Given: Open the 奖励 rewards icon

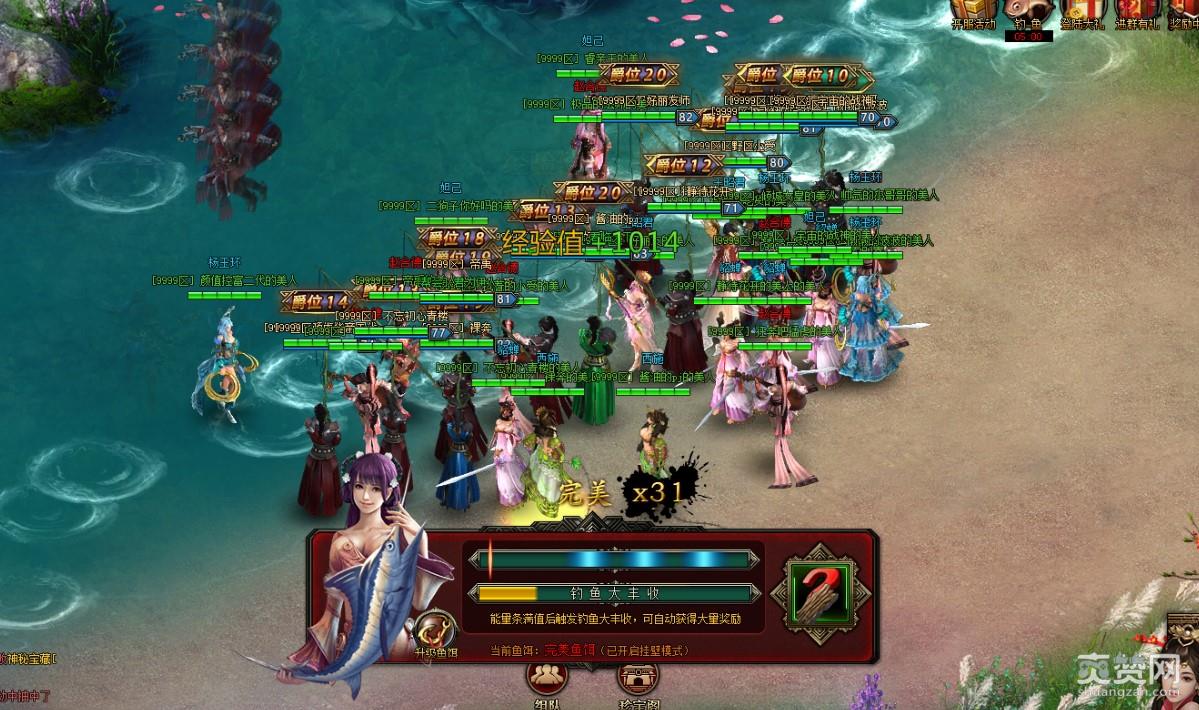Looking at the screenshot, I should pos(1183,13).
